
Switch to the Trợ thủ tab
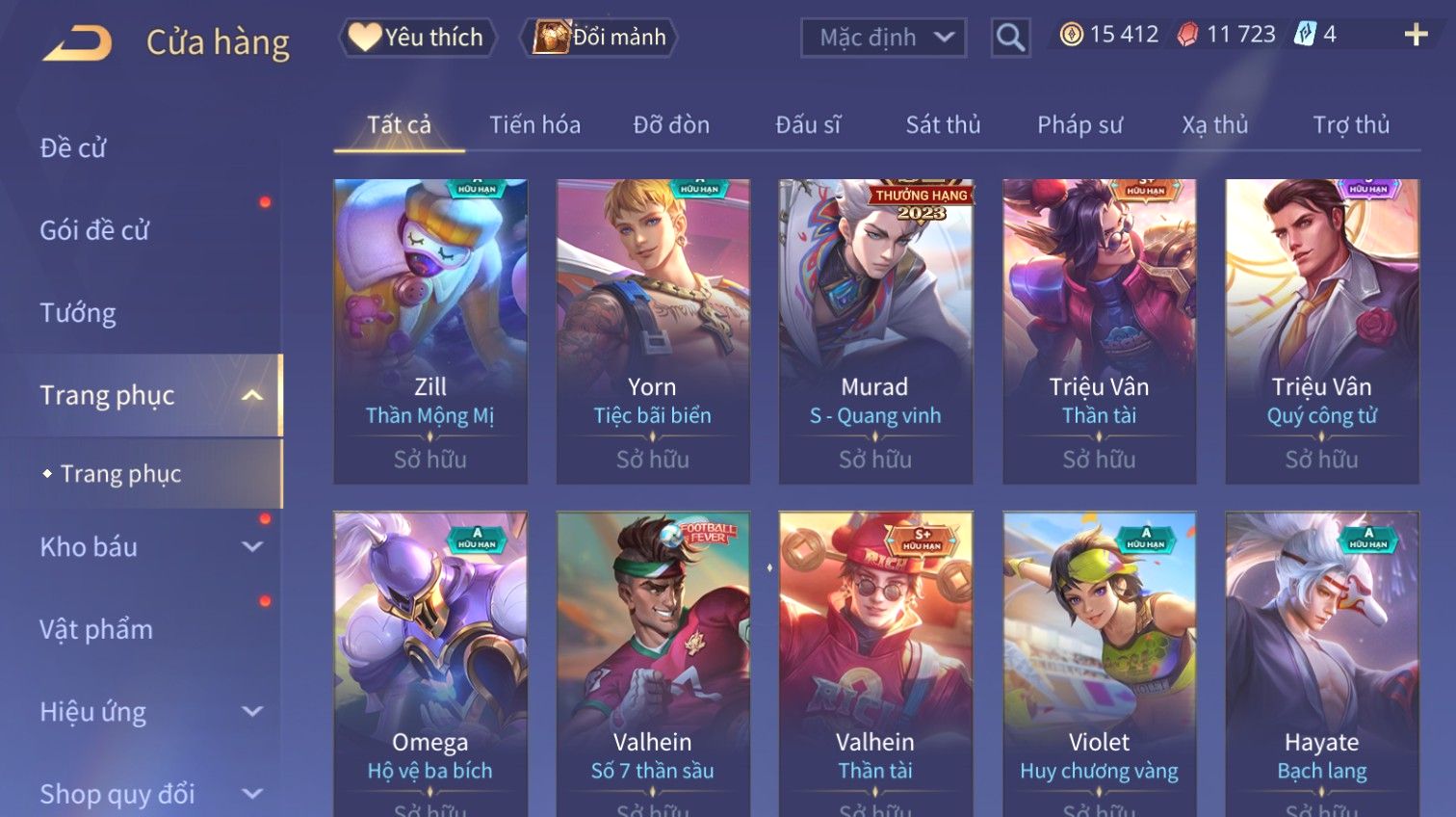point(1351,125)
